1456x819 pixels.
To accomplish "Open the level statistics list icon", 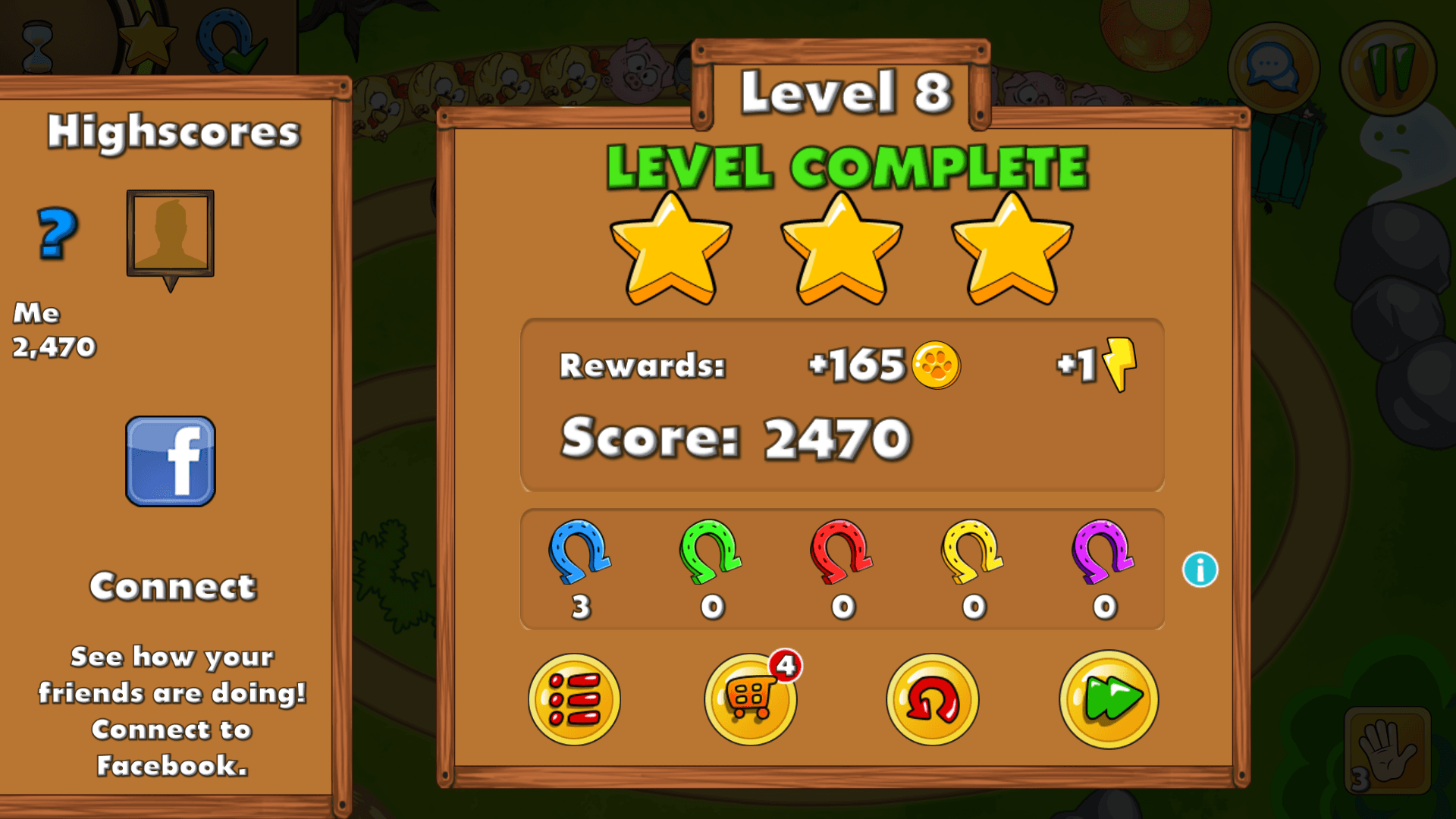I will point(574,699).
